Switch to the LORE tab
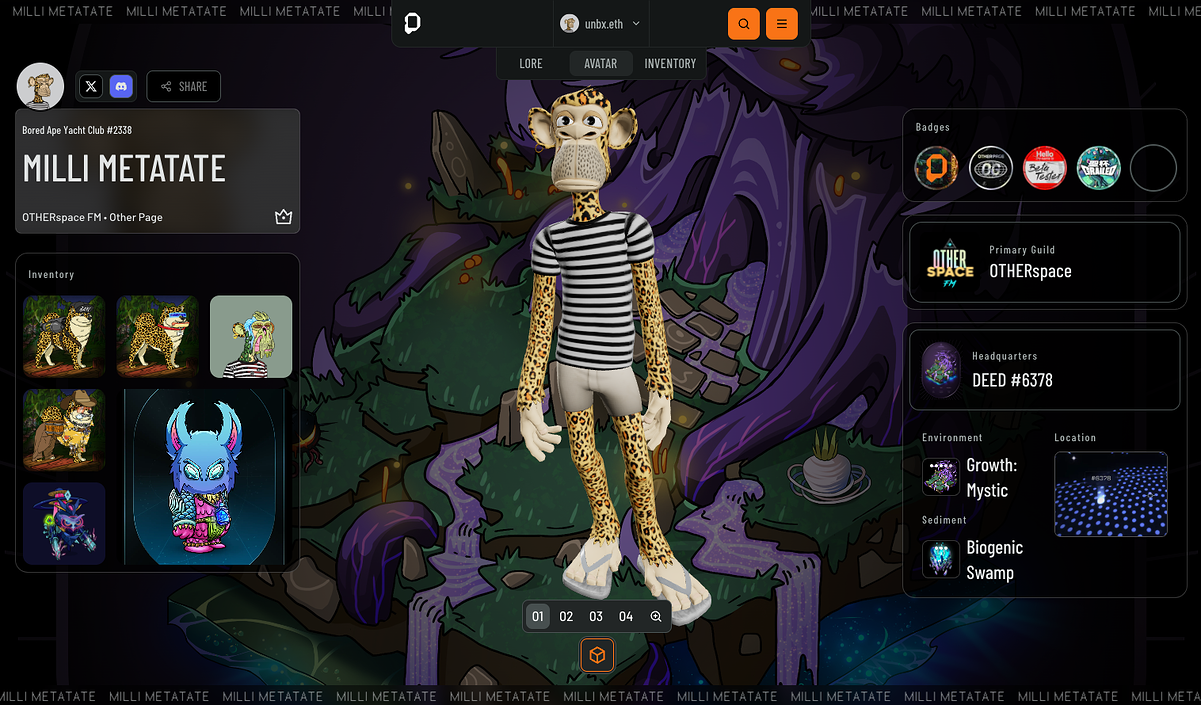This screenshot has height=705, width=1201. [x=531, y=63]
